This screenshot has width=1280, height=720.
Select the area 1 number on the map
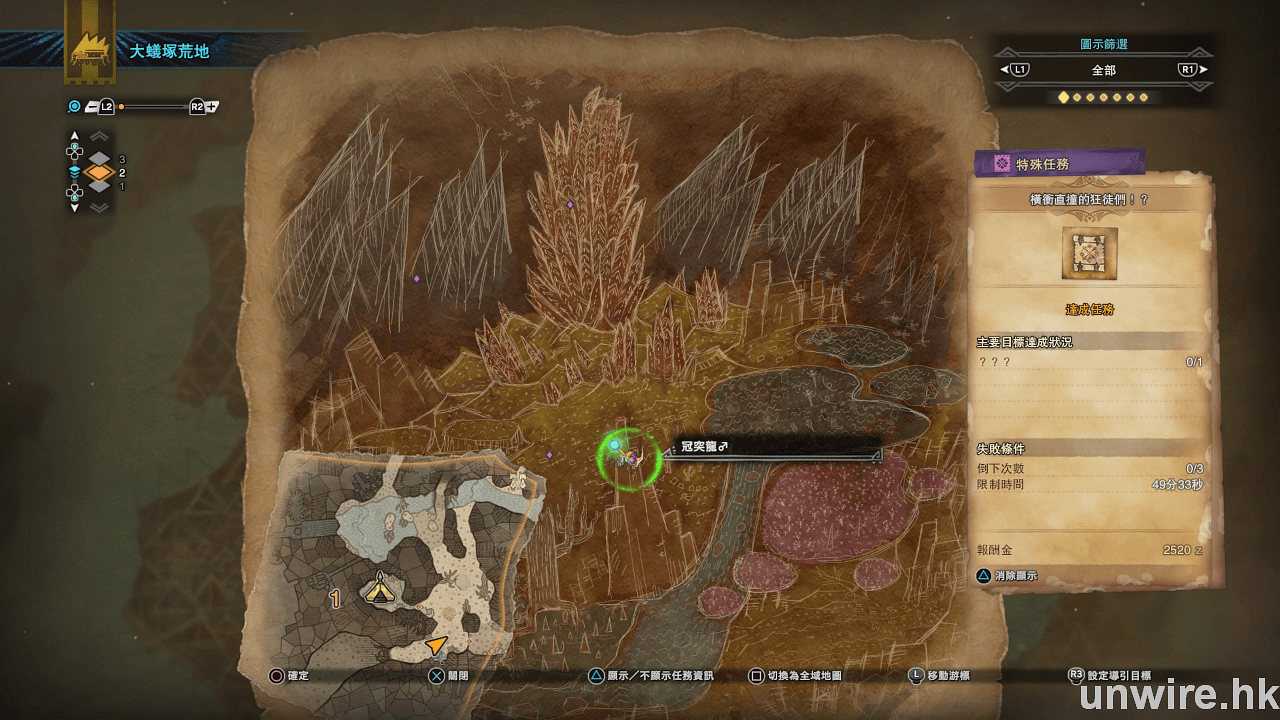click(x=336, y=598)
